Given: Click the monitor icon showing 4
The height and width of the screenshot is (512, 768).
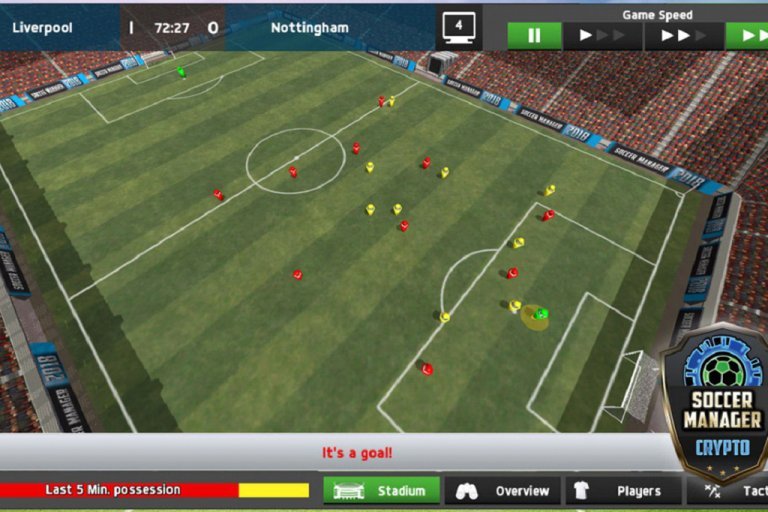Looking at the screenshot, I should [x=459, y=27].
